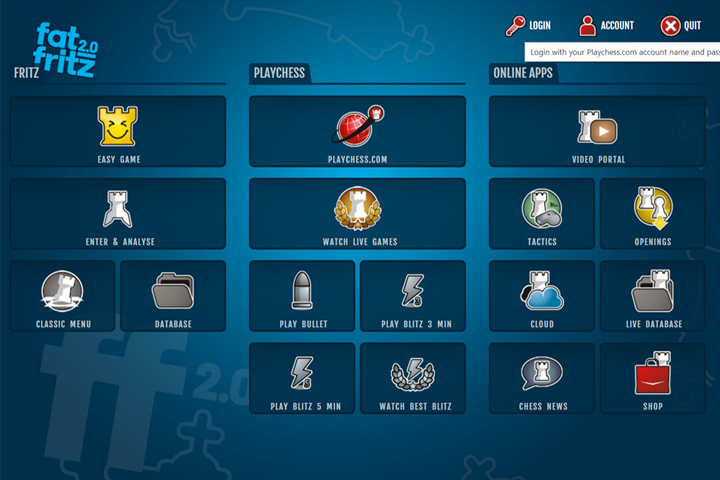The width and height of the screenshot is (720, 480).
Task: Open the Account page
Action: pos(606,26)
